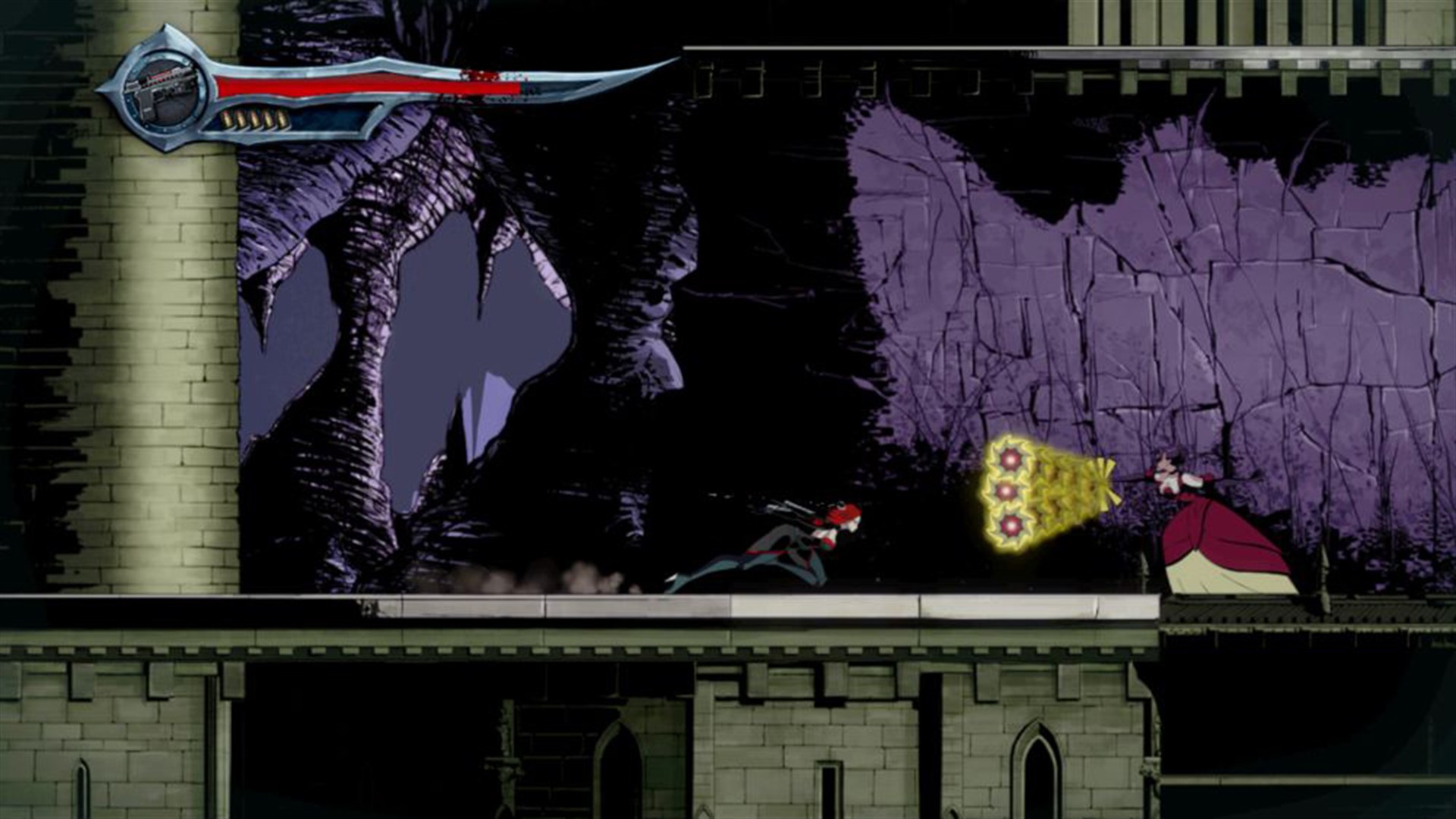Click the circular weapon medallion on the HUD

point(165,93)
